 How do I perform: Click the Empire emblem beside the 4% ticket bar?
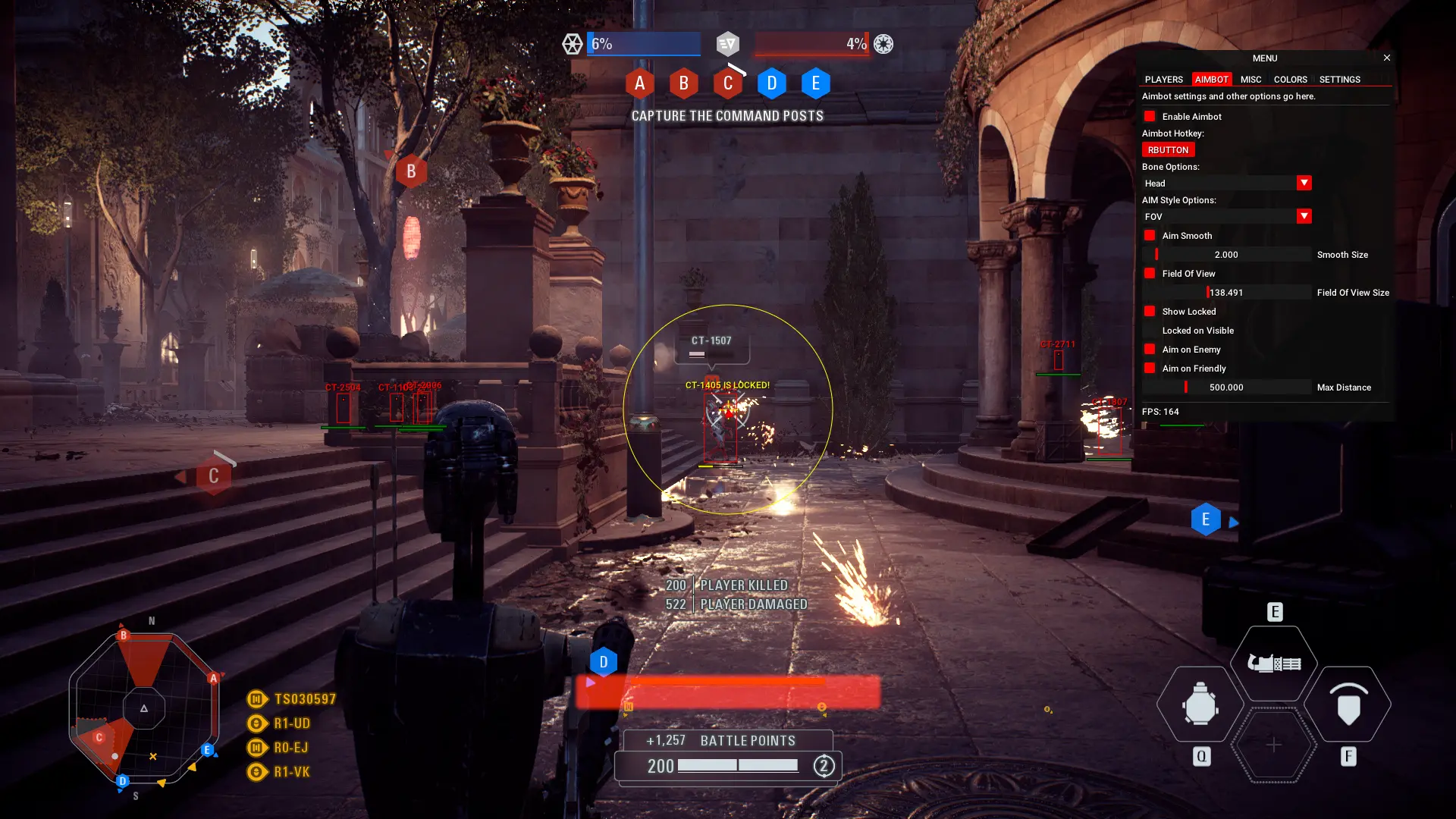point(882,43)
